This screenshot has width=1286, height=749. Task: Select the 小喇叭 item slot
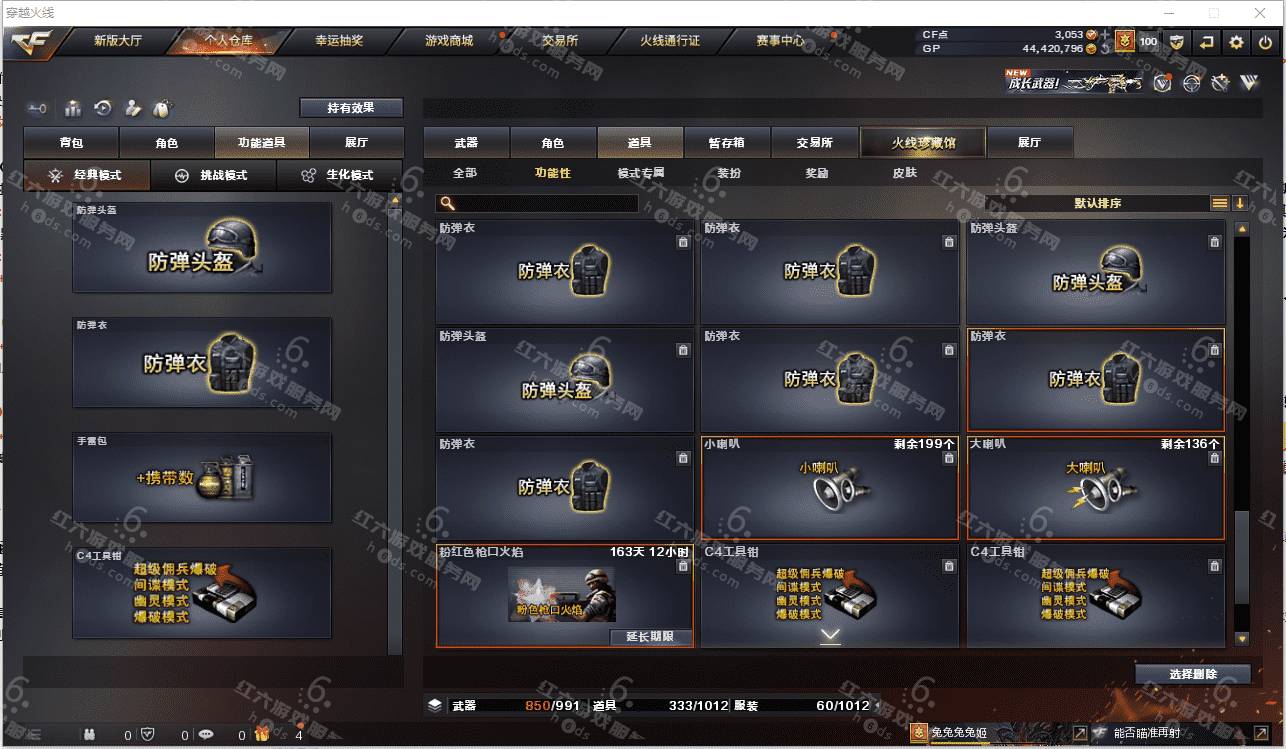pyautogui.click(x=829, y=488)
